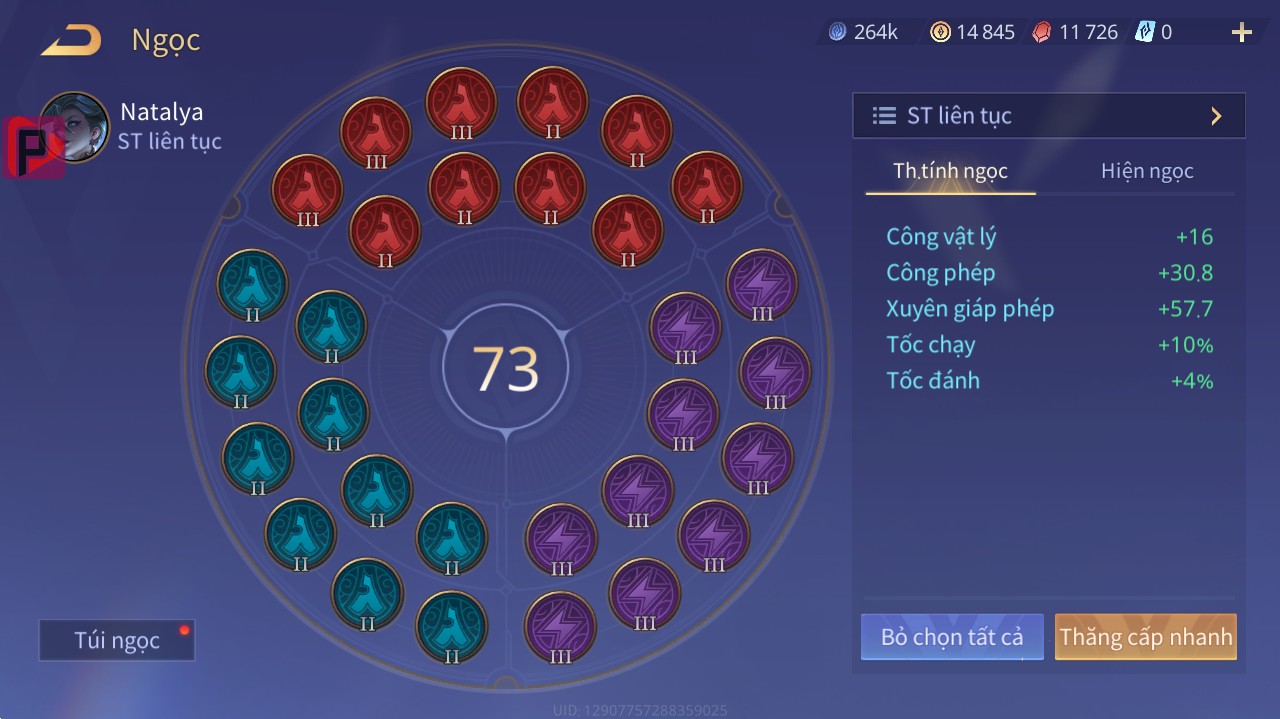Open the Túi ngọc bag
1280x719 pixels.
[117, 641]
